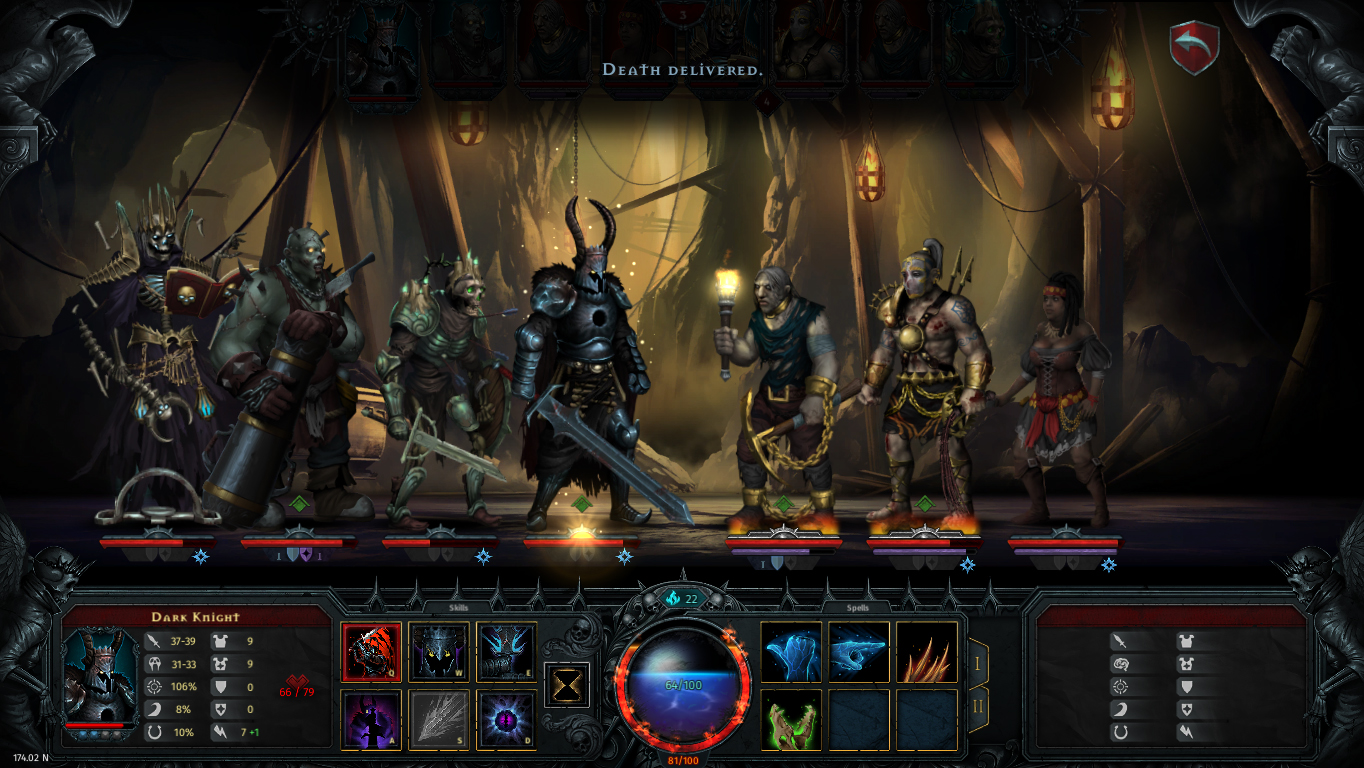
Task: Use the dark helm skill with yellow eyes
Action: pos(439,652)
